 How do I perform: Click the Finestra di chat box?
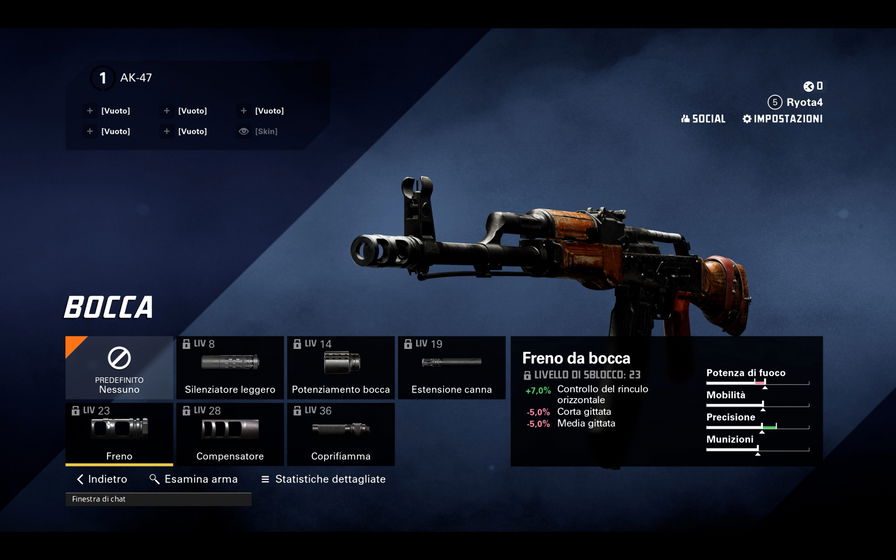[158, 499]
